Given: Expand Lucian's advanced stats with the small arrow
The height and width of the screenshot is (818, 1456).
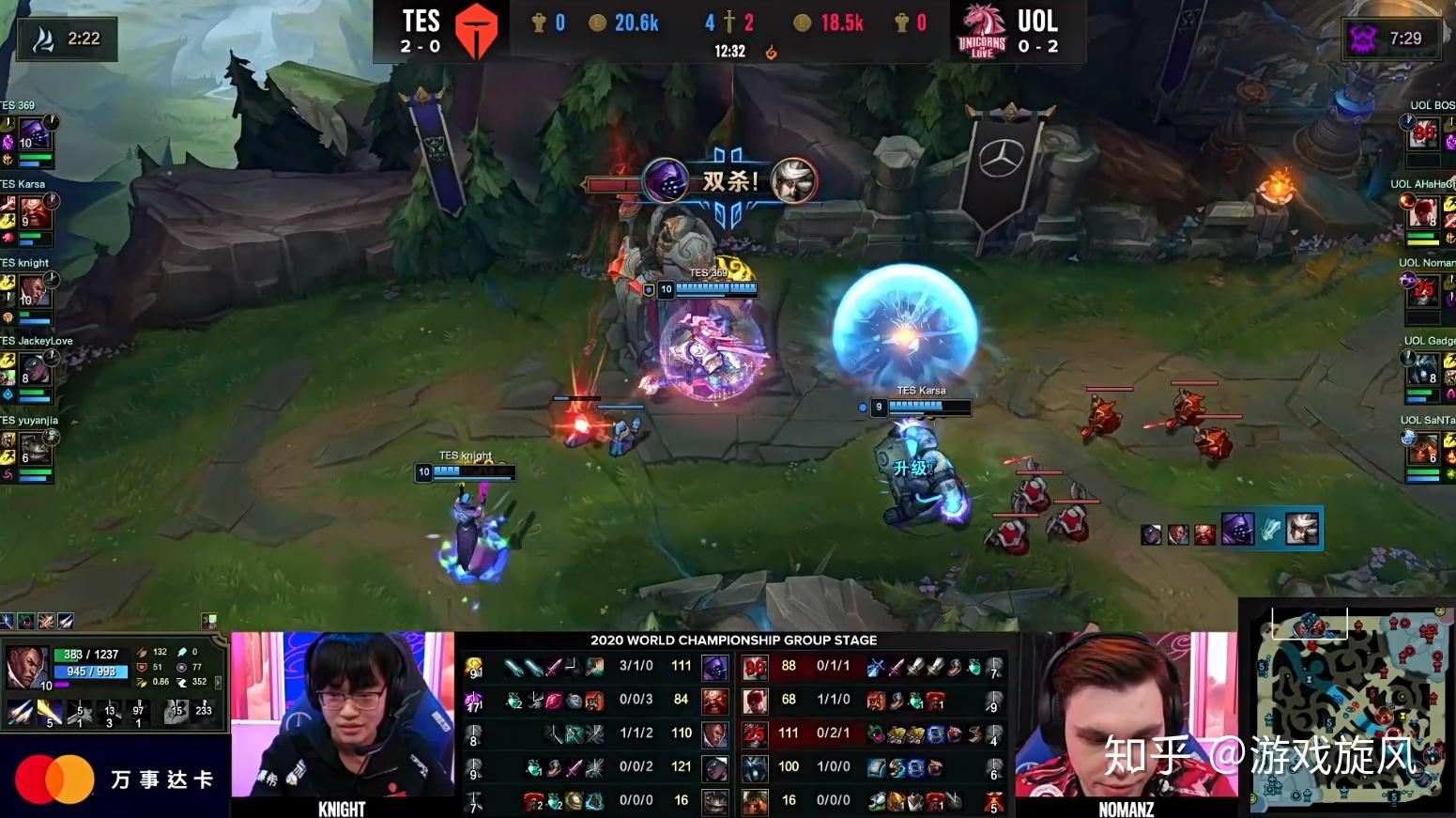Looking at the screenshot, I should tap(218, 684).
